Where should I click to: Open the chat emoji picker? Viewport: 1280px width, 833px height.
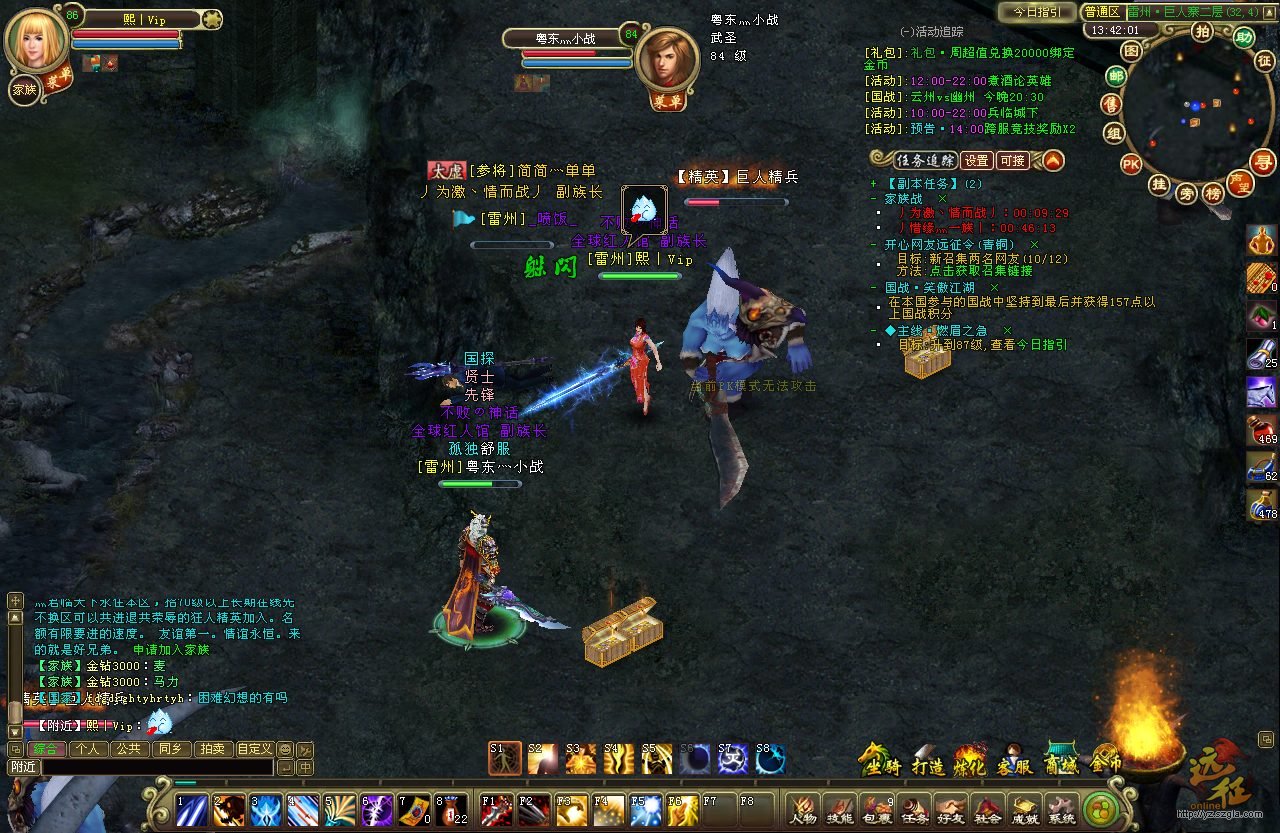[x=285, y=748]
